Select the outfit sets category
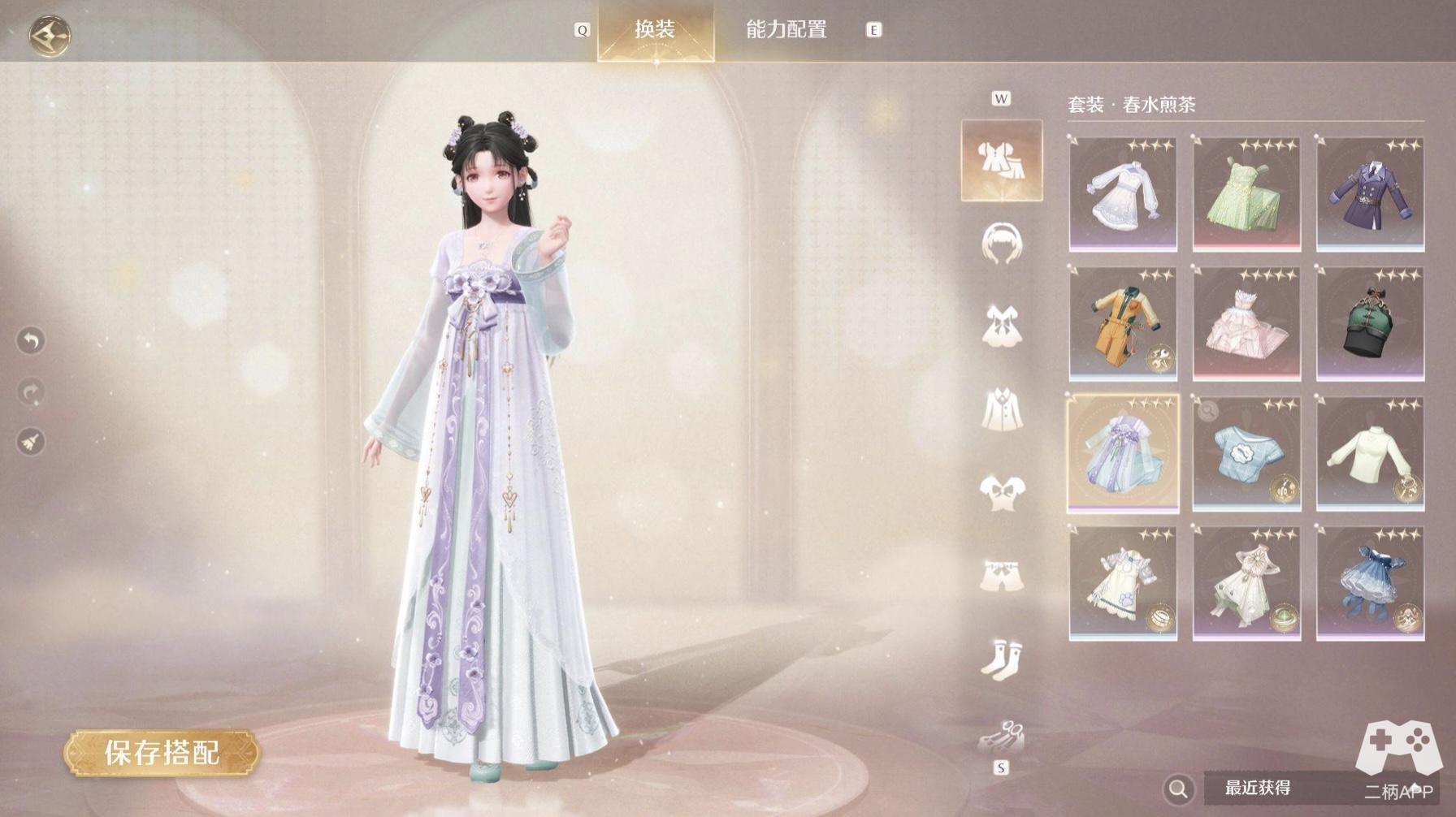This screenshot has height=817, width=1456. point(1001,160)
